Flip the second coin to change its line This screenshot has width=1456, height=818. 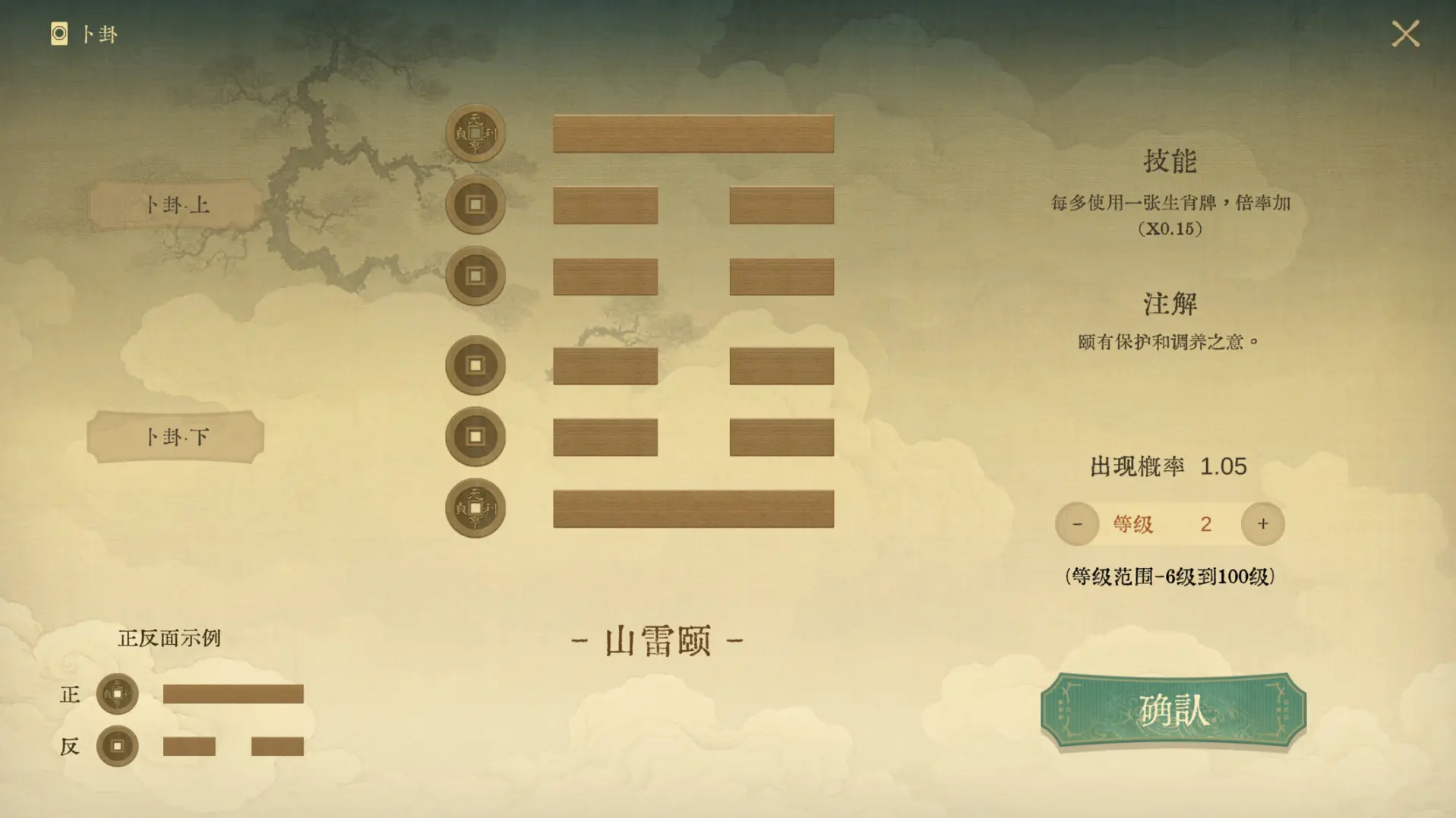tap(475, 204)
